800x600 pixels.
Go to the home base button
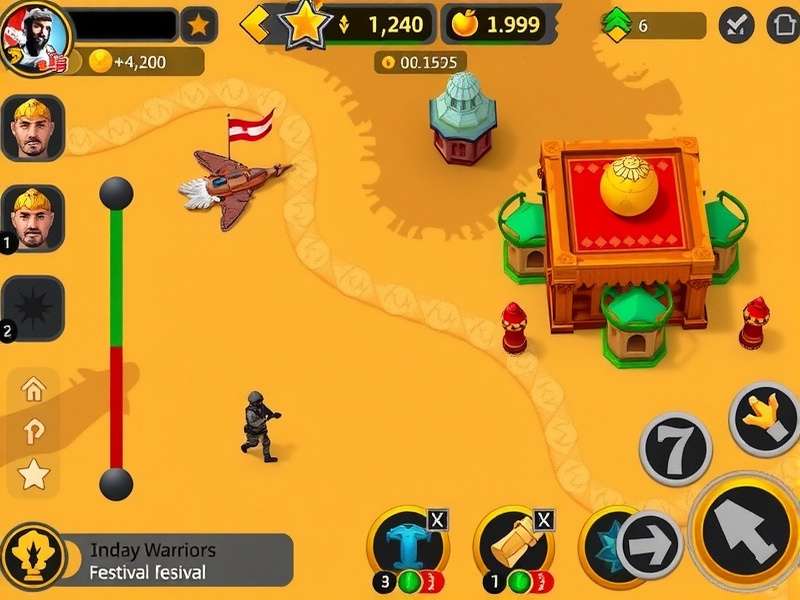point(783,25)
